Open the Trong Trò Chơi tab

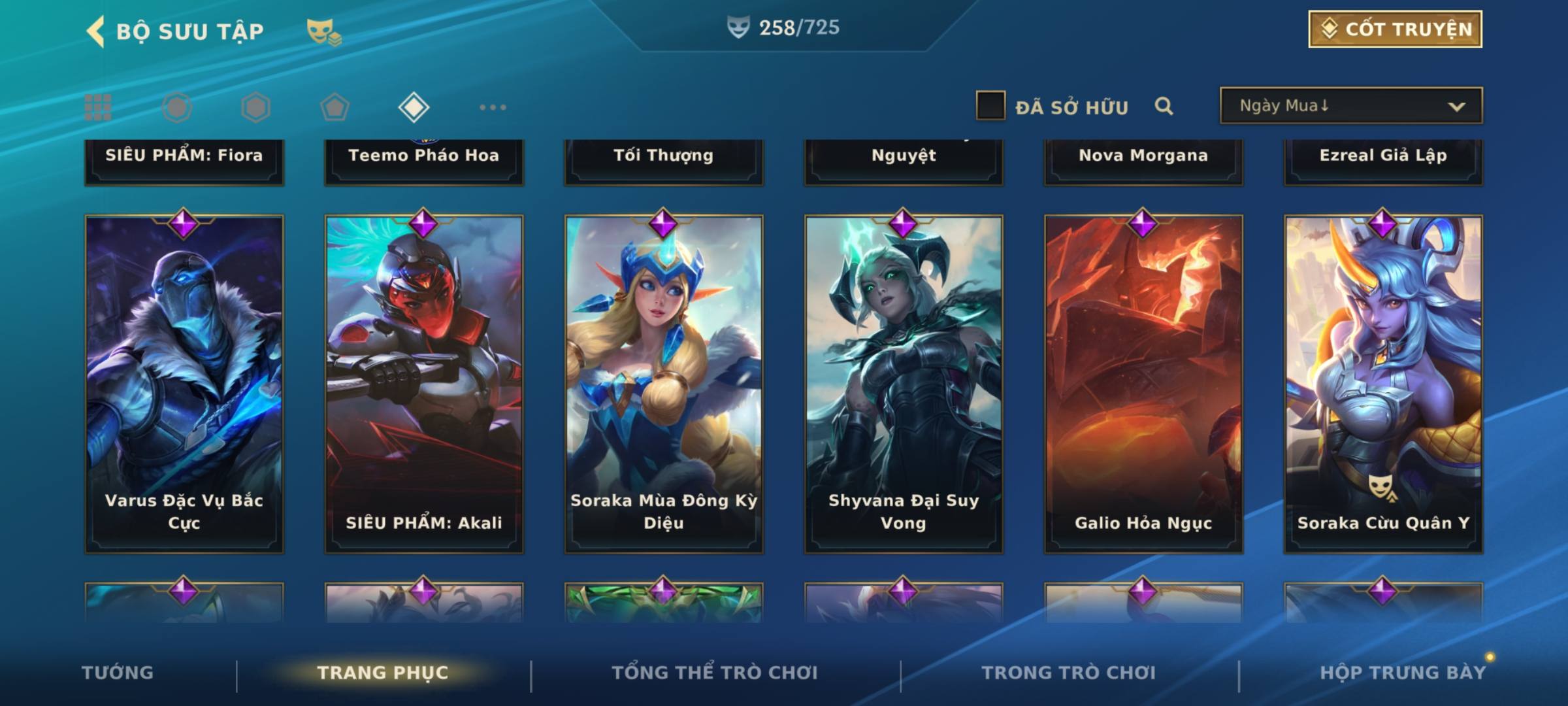[1069, 673]
